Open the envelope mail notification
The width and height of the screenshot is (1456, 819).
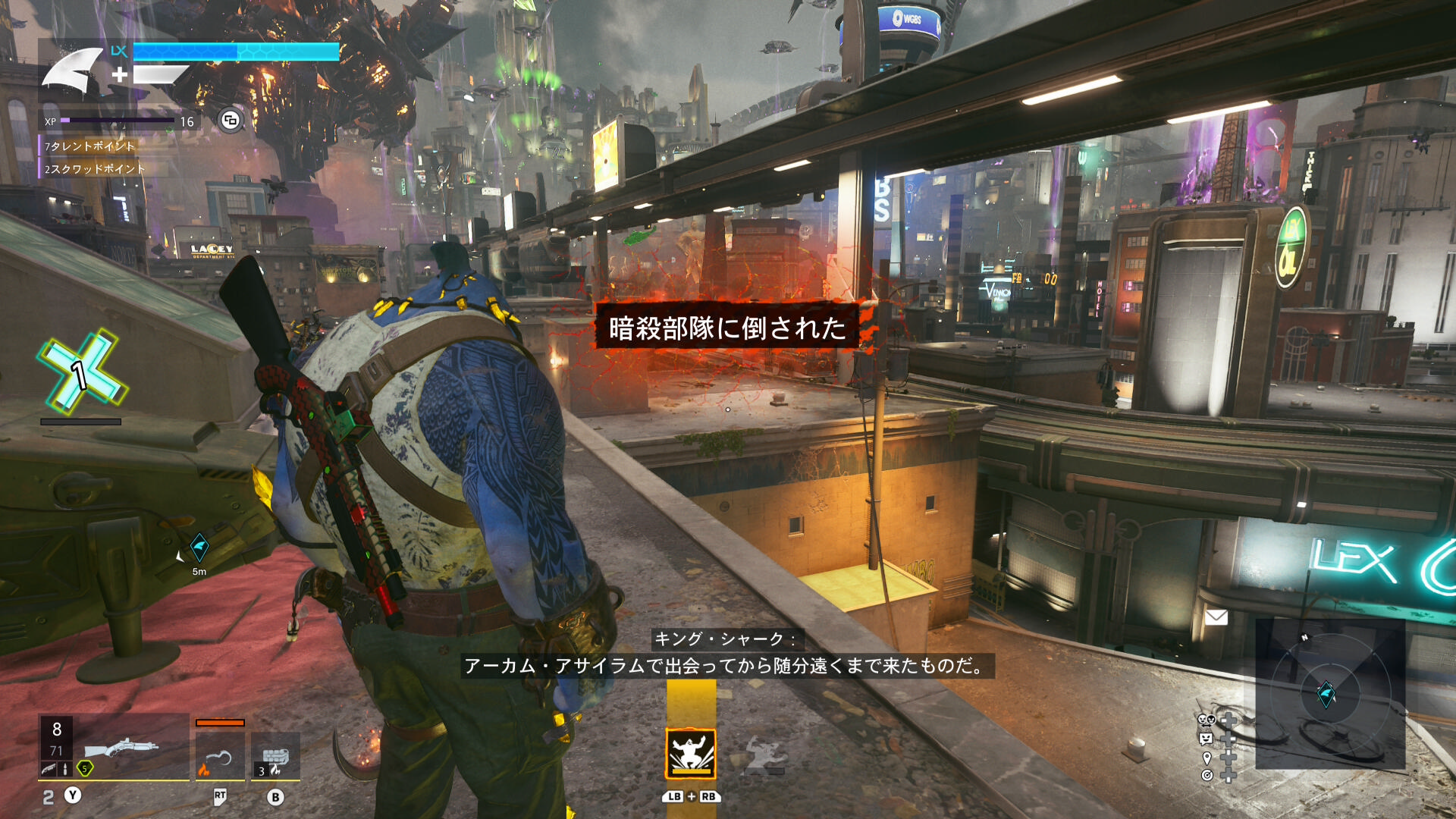[1216, 617]
